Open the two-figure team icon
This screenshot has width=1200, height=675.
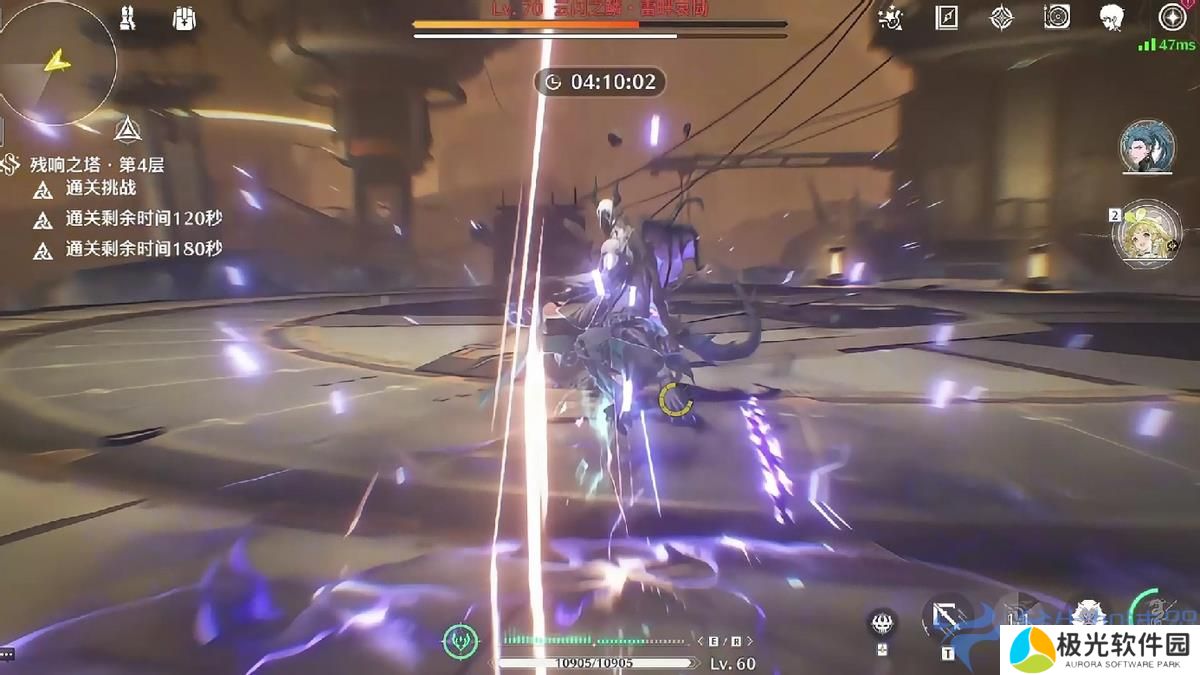[127, 19]
